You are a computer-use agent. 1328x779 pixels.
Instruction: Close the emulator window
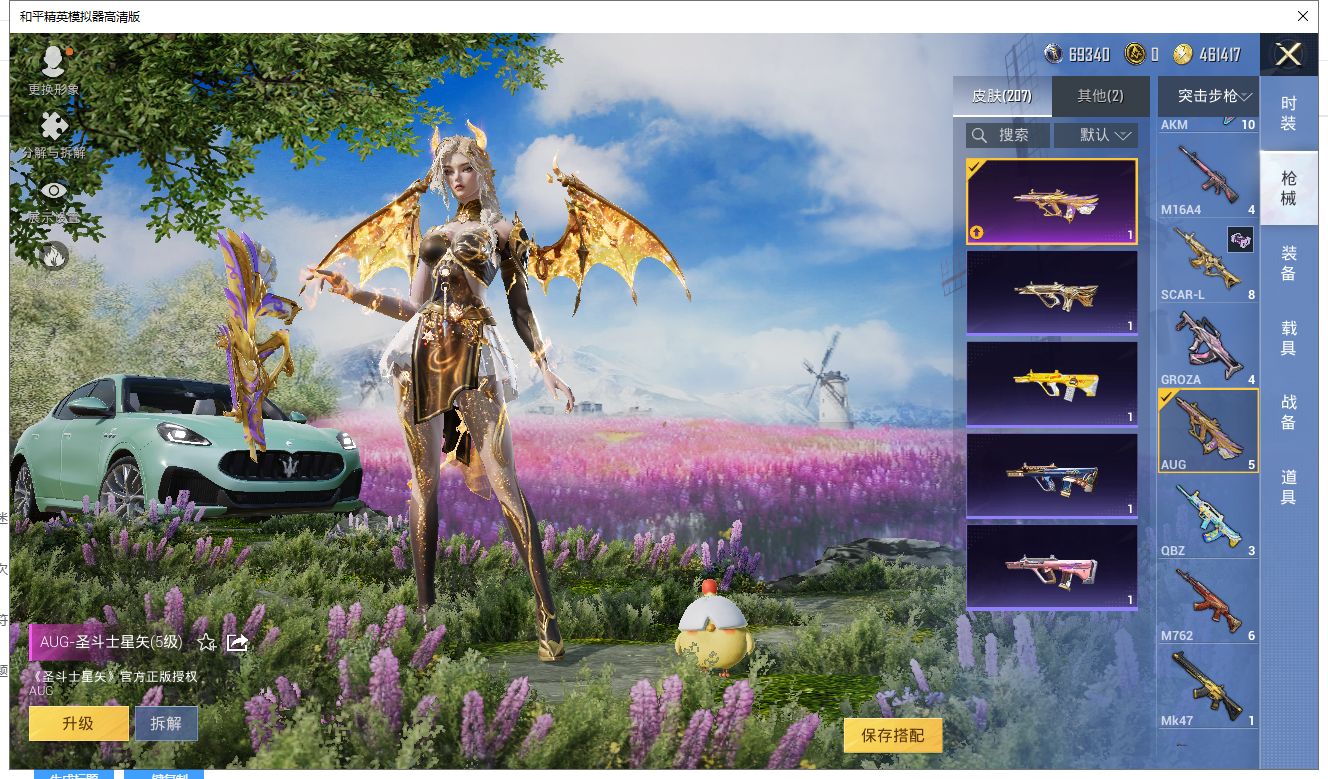(1302, 16)
